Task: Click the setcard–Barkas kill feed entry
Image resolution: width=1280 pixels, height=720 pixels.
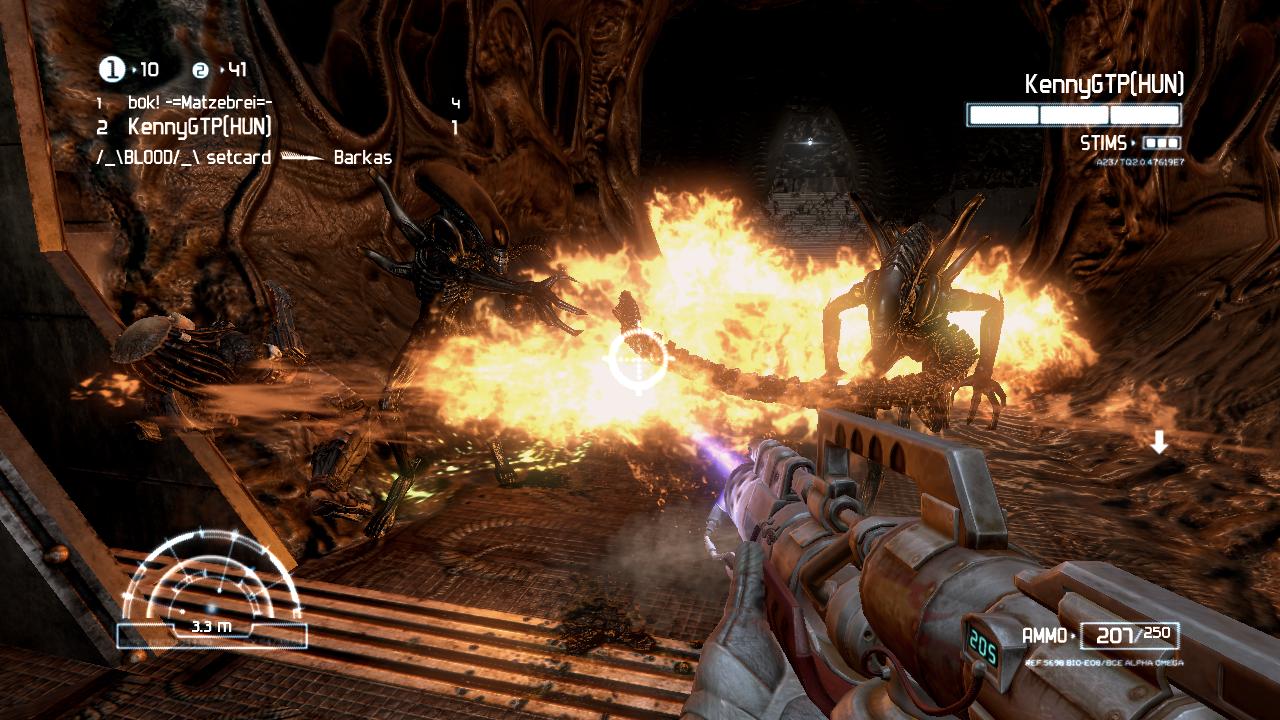Action: [243, 157]
